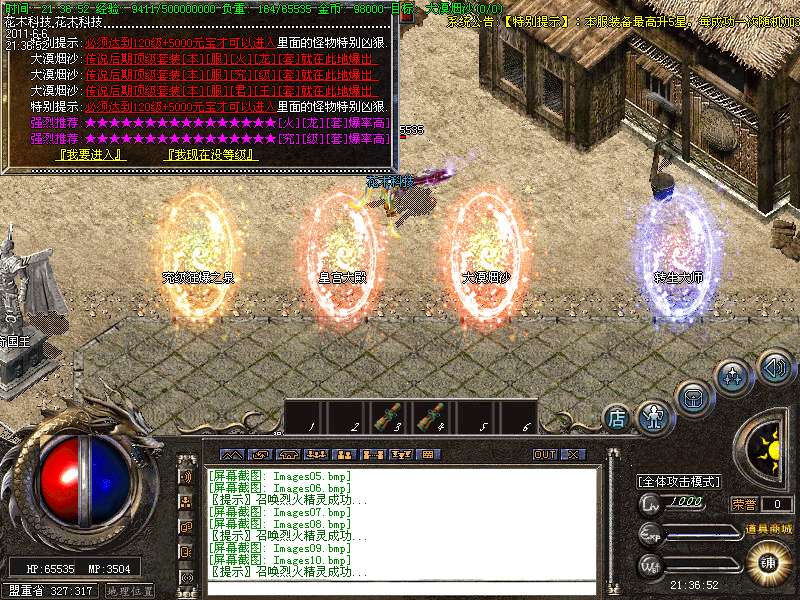Click the two-people icon on chat toolbar
This screenshot has width=800, height=600.
tap(343, 454)
